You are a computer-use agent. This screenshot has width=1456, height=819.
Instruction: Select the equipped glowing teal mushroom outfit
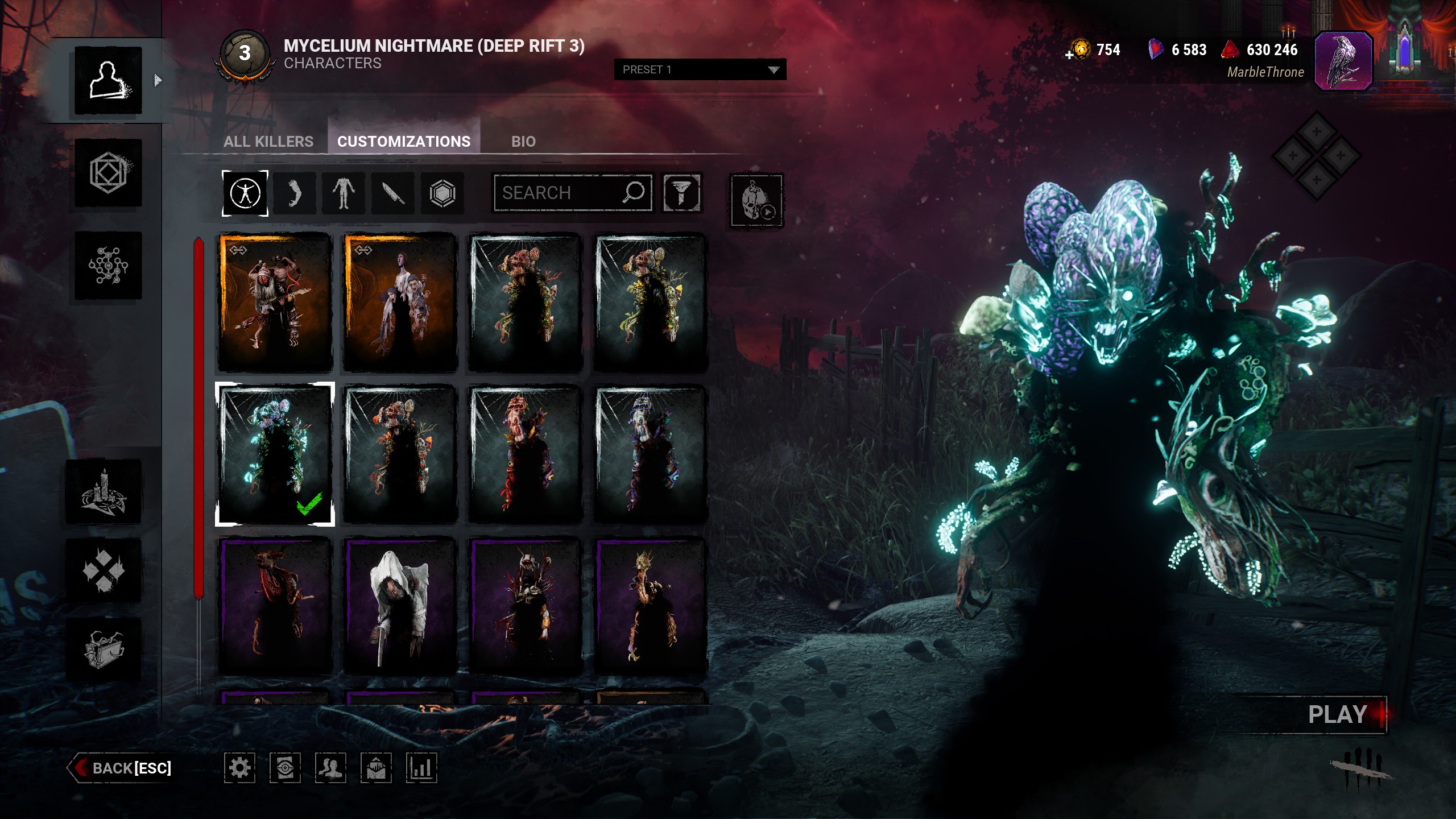point(275,453)
